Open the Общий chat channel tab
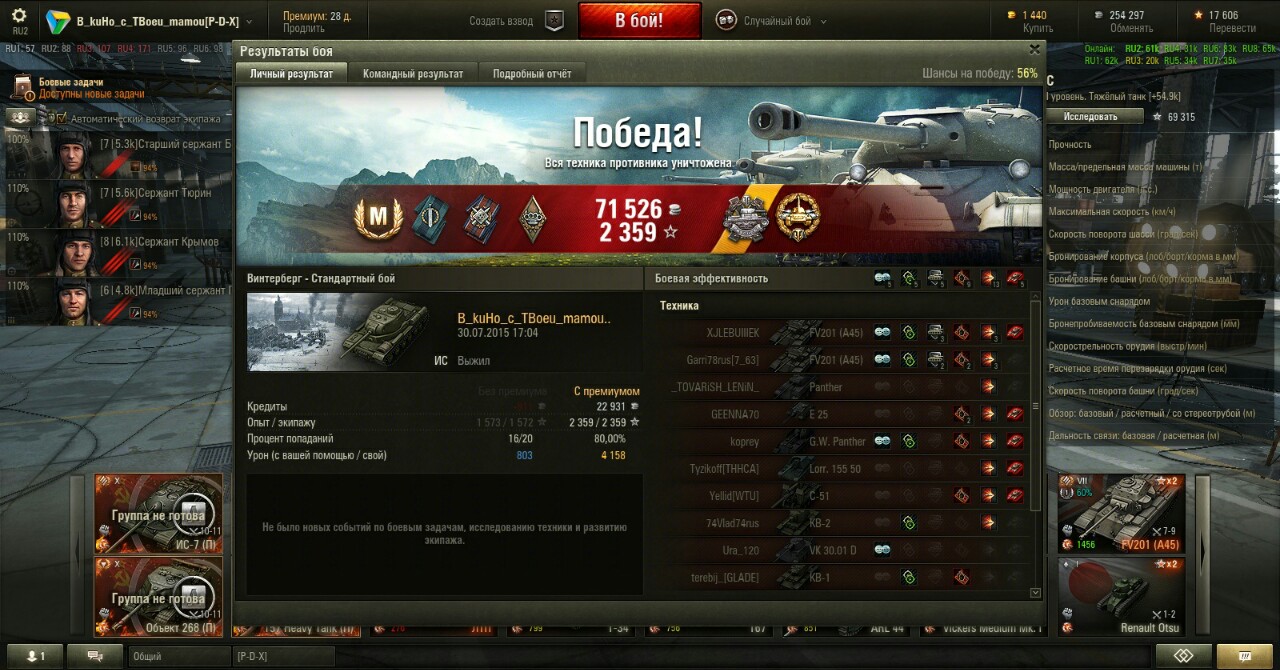The height and width of the screenshot is (670, 1280). click(x=178, y=656)
